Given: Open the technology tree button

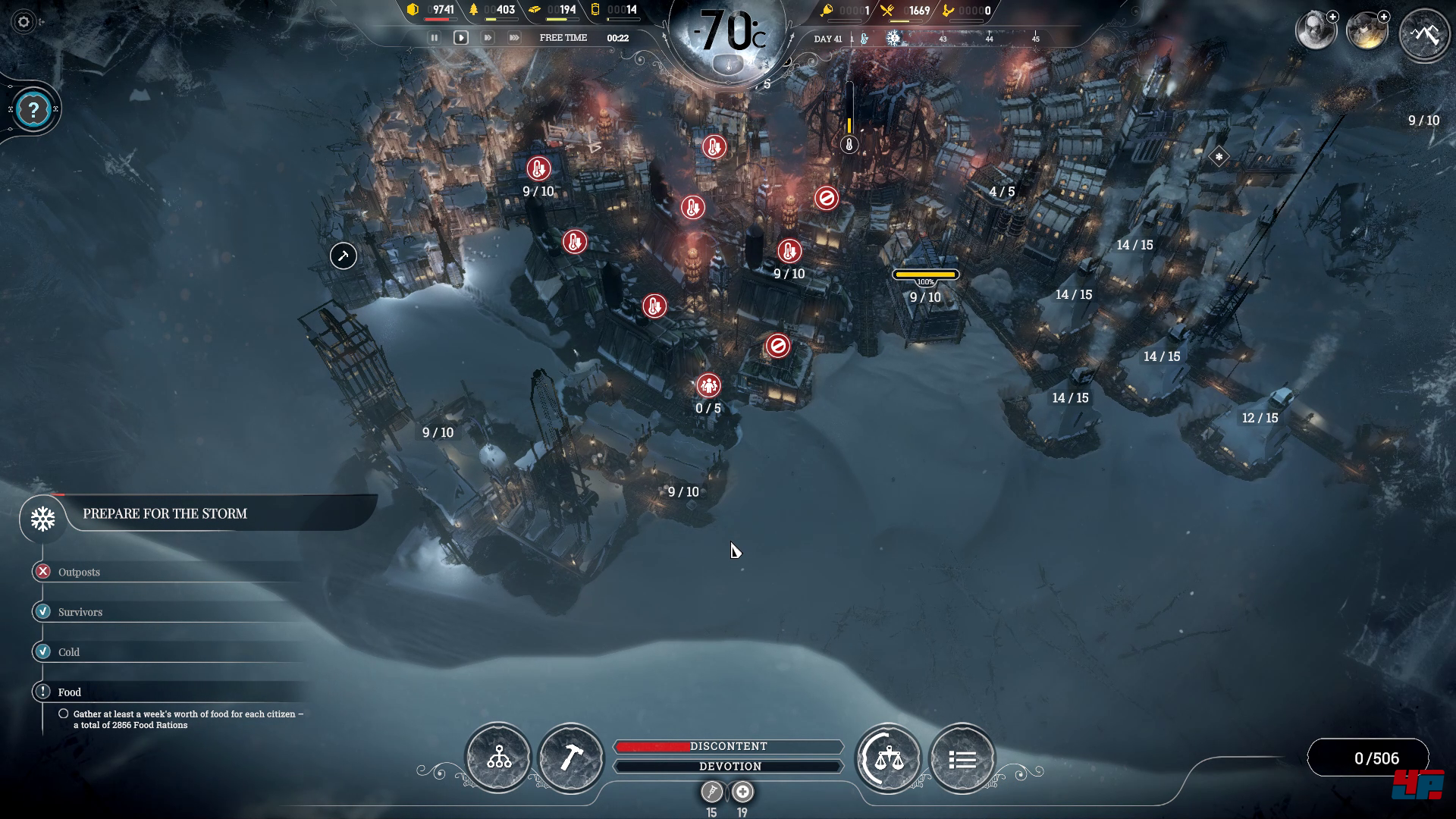Looking at the screenshot, I should pyautogui.click(x=498, y=758).
